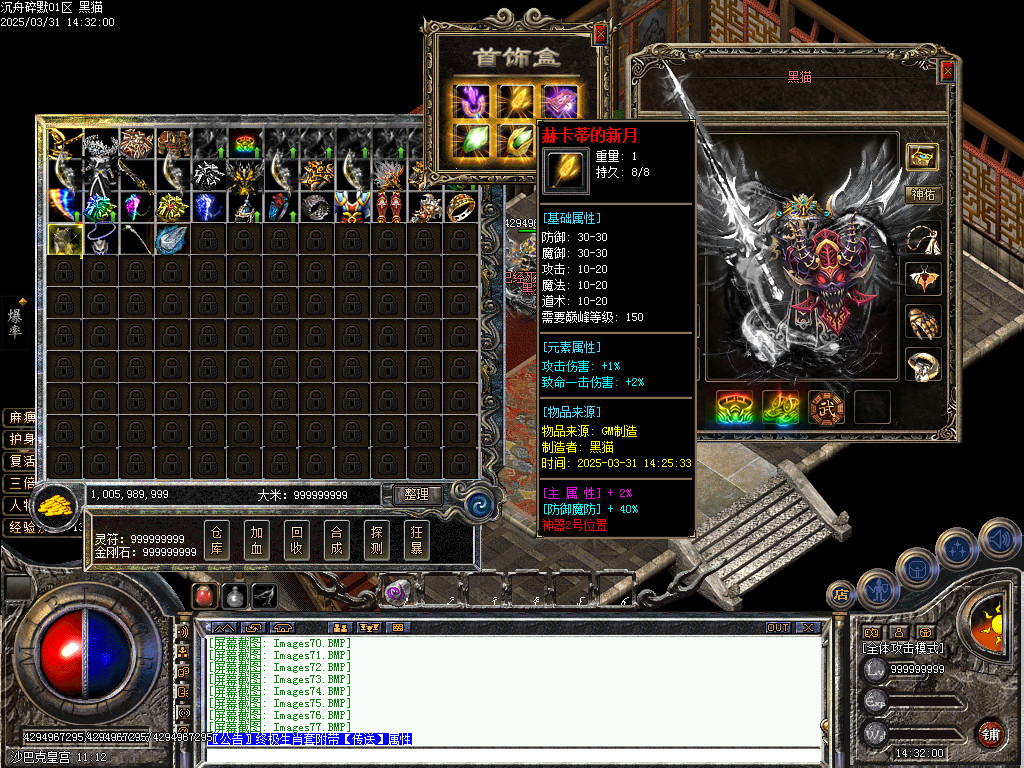Open the 合成 crafting function
Screen dimensions: 1024x768
[337, 540]
